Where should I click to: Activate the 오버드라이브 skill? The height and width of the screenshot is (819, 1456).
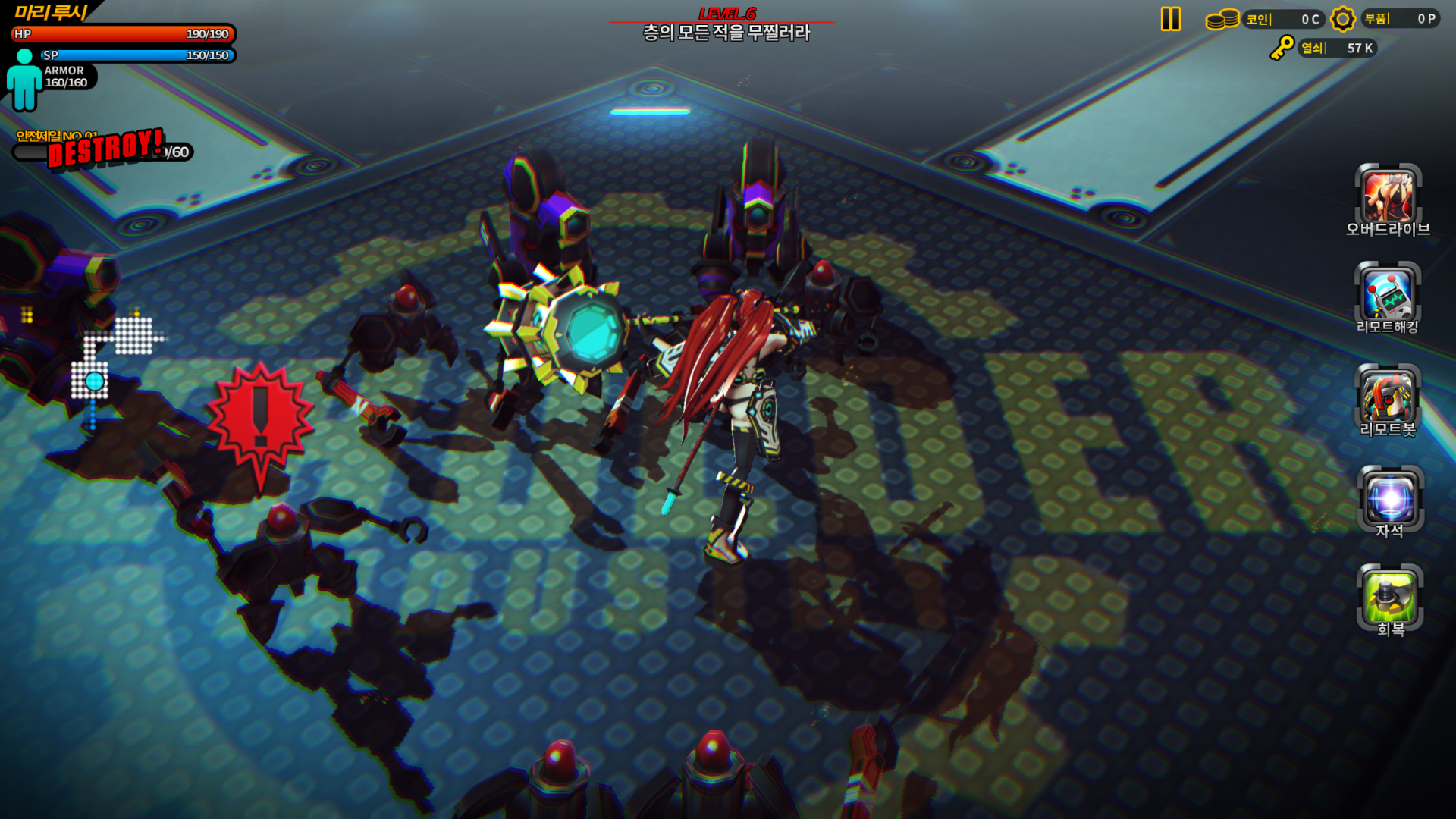coord(1388,196)
